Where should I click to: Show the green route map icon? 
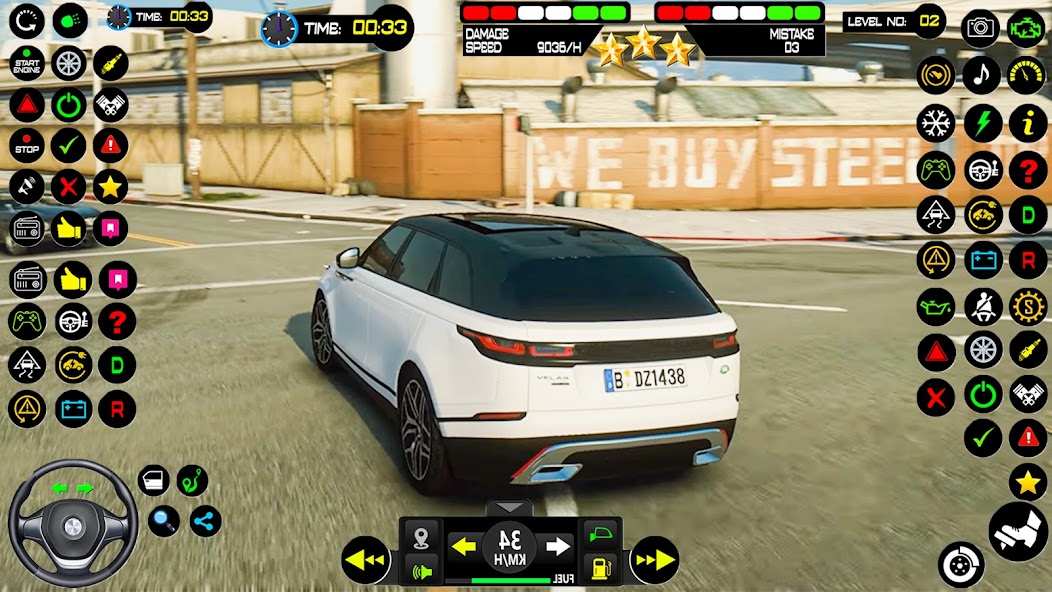[193, 481]
